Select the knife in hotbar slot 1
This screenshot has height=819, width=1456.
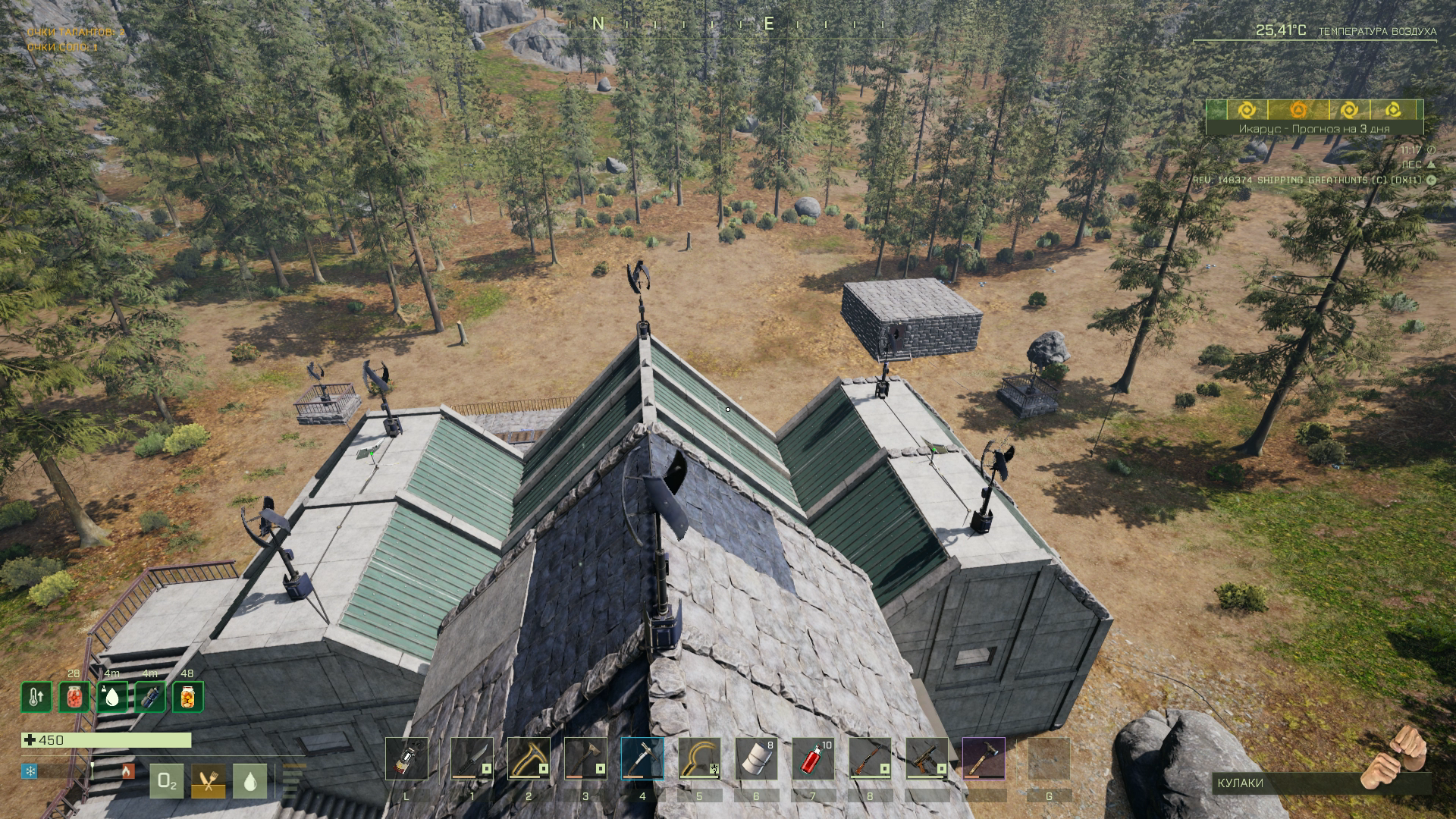pos(472,758)
